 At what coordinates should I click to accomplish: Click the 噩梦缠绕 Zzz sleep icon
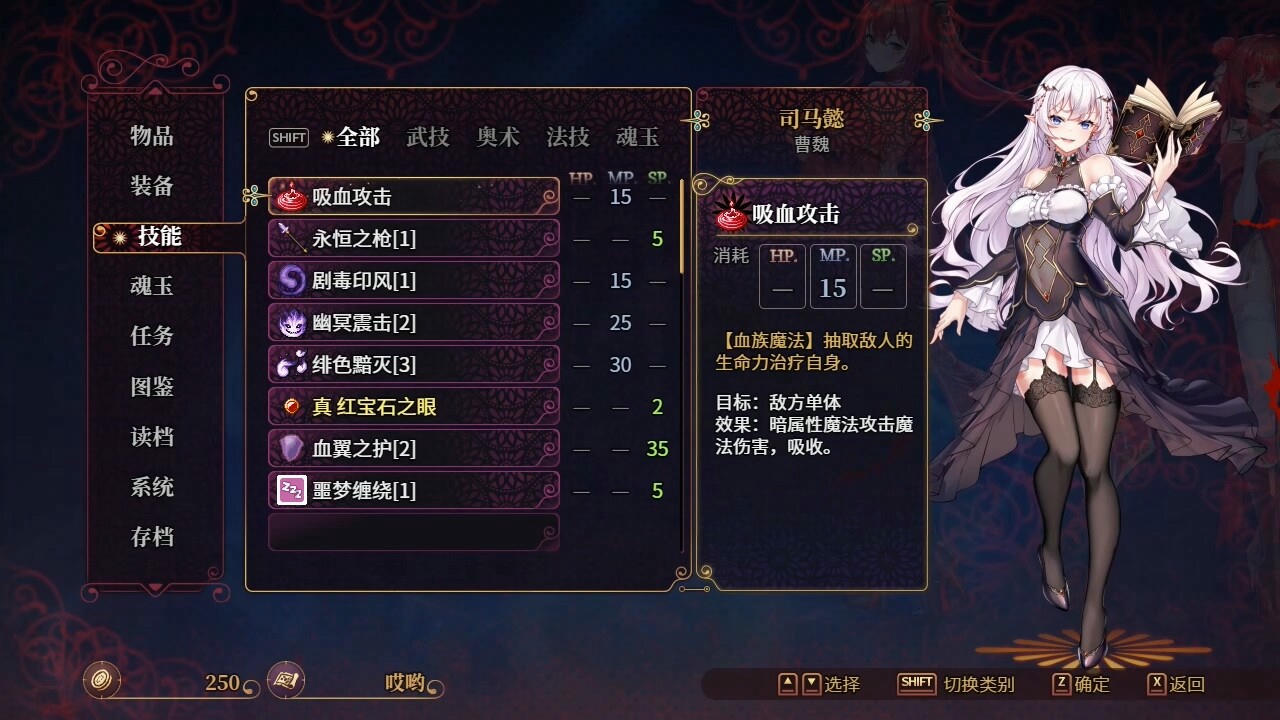[x=290, y=490]
